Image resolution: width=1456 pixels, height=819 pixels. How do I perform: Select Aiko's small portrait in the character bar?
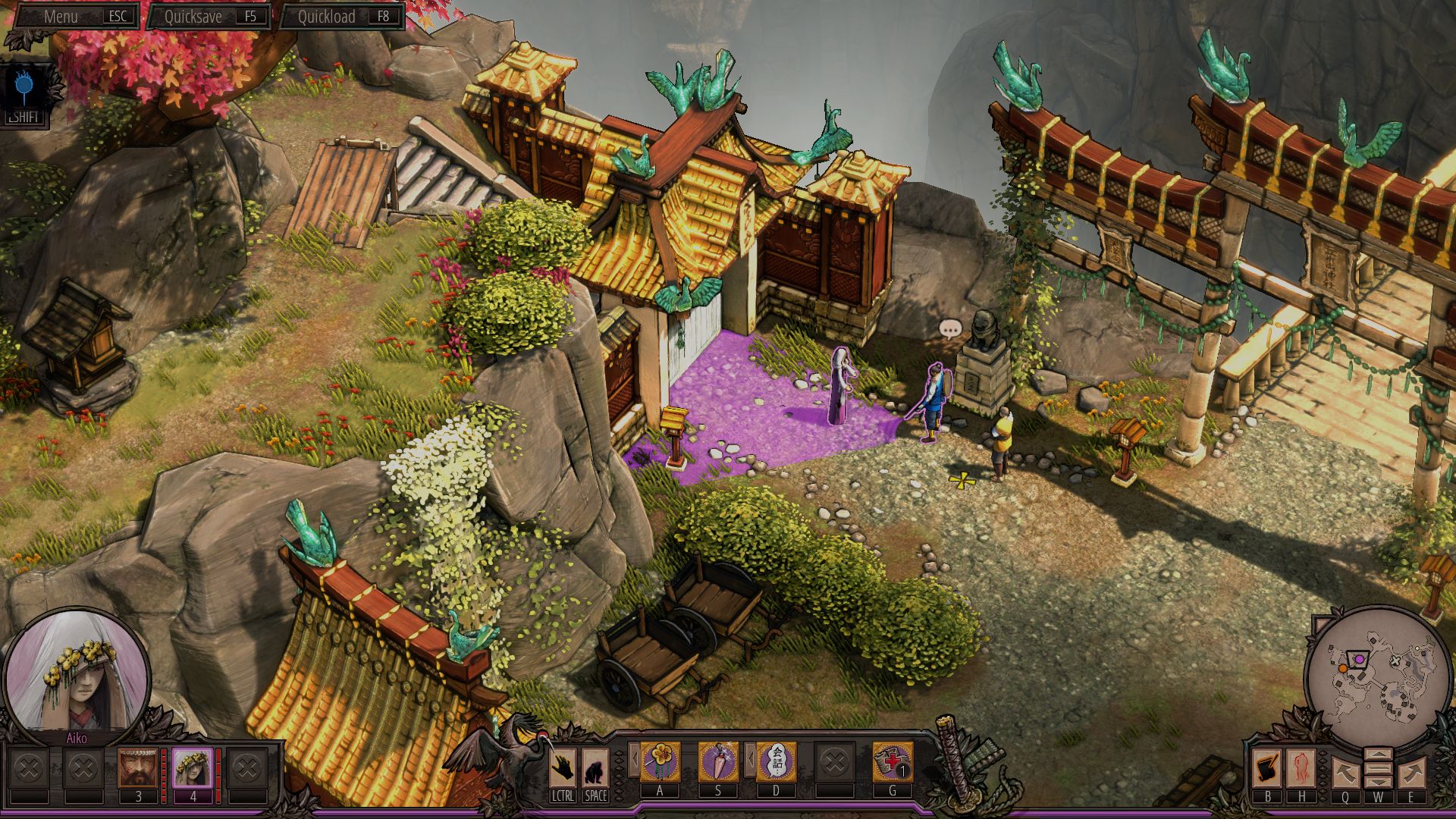coord(193,768)
